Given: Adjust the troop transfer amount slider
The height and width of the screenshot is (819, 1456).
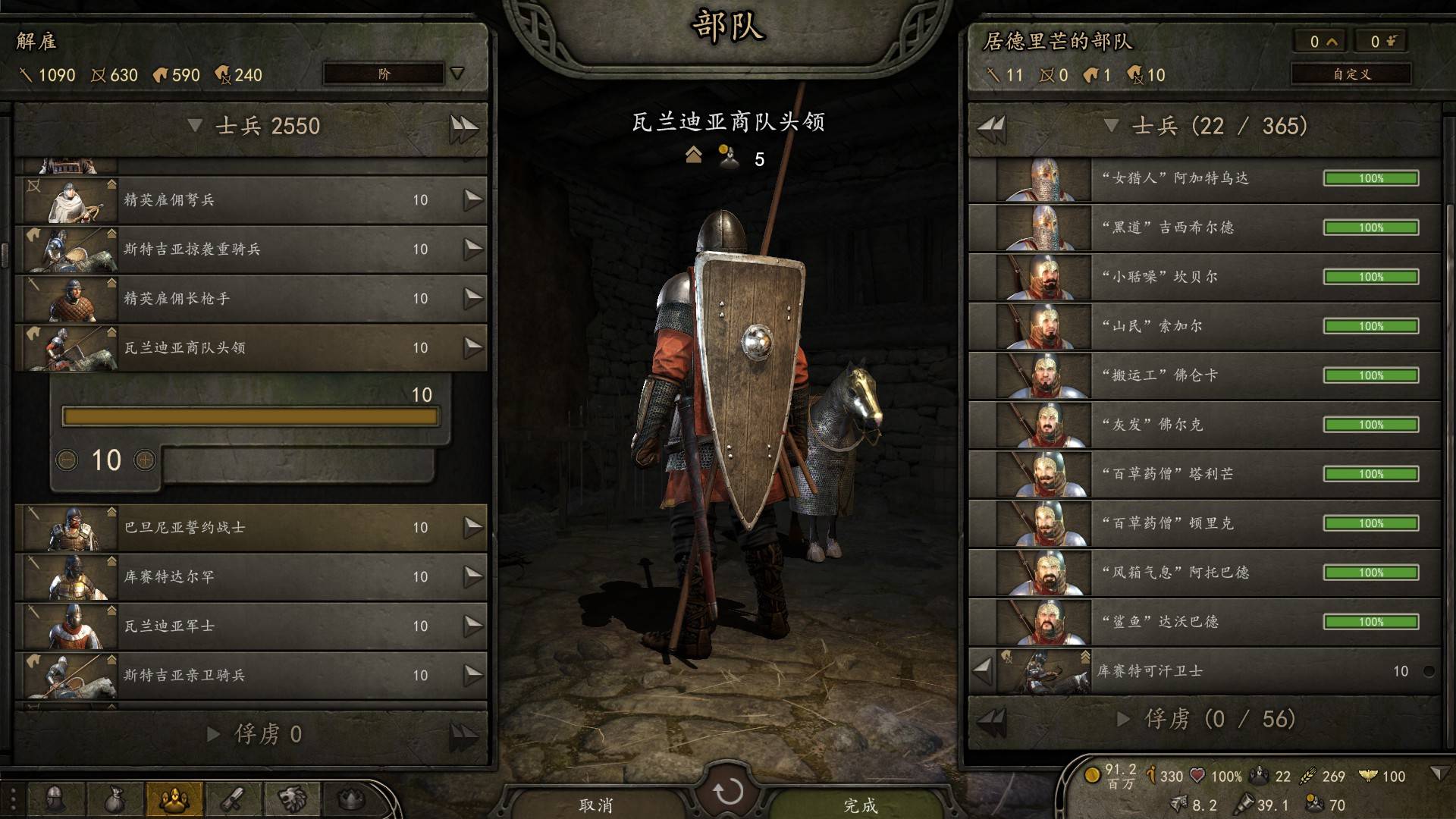Looking at the screenshot, I should point(250,416).
